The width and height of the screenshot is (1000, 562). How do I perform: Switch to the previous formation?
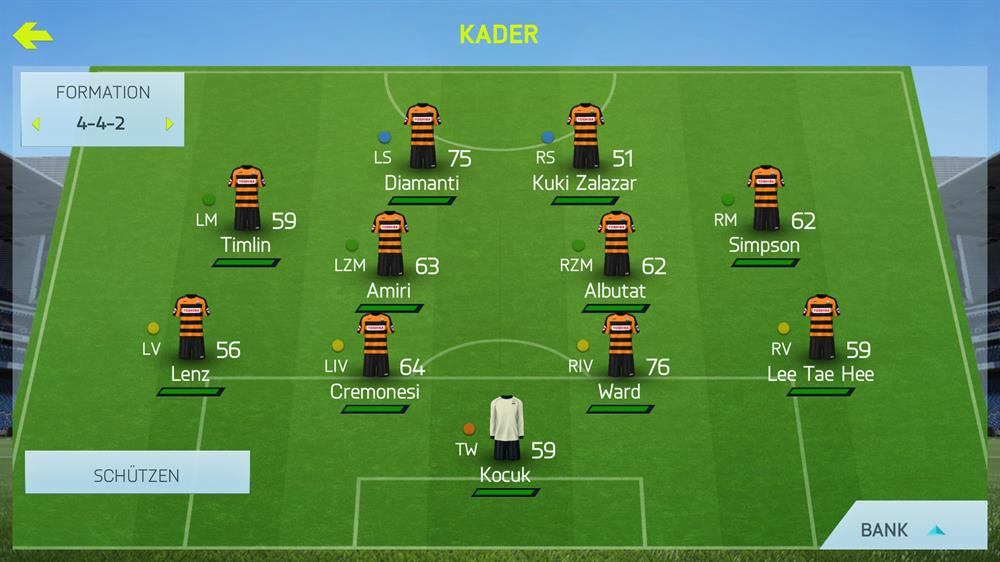(x=36, y=125)
